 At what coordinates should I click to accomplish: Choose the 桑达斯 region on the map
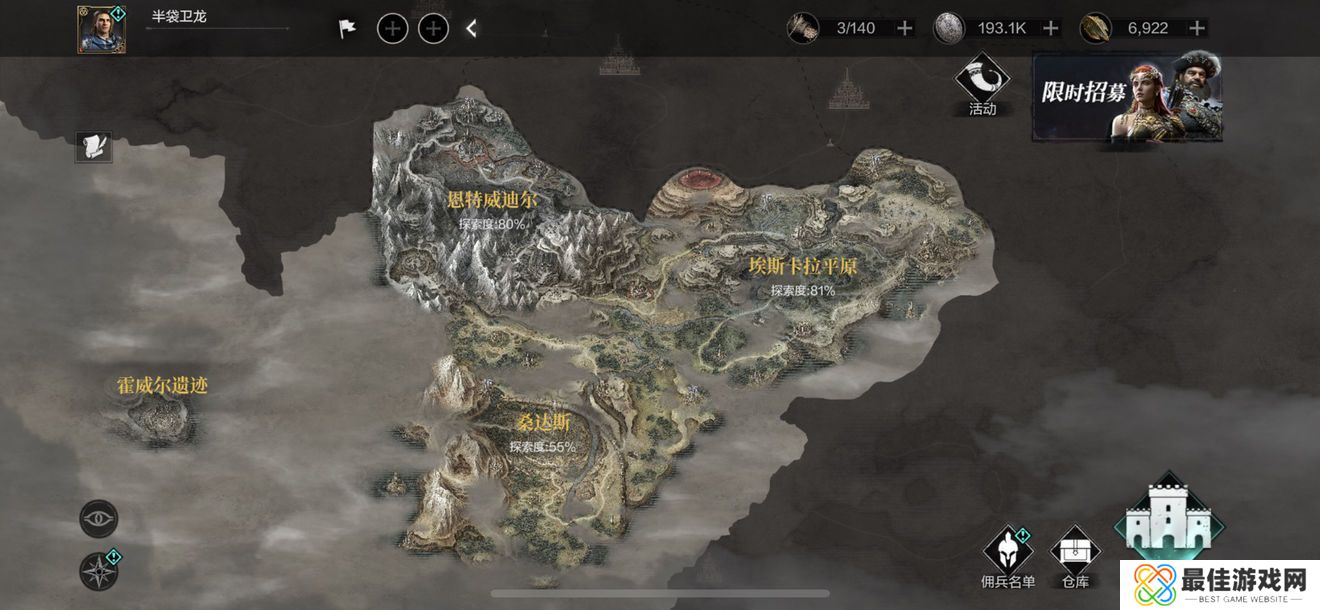(542, 424)
